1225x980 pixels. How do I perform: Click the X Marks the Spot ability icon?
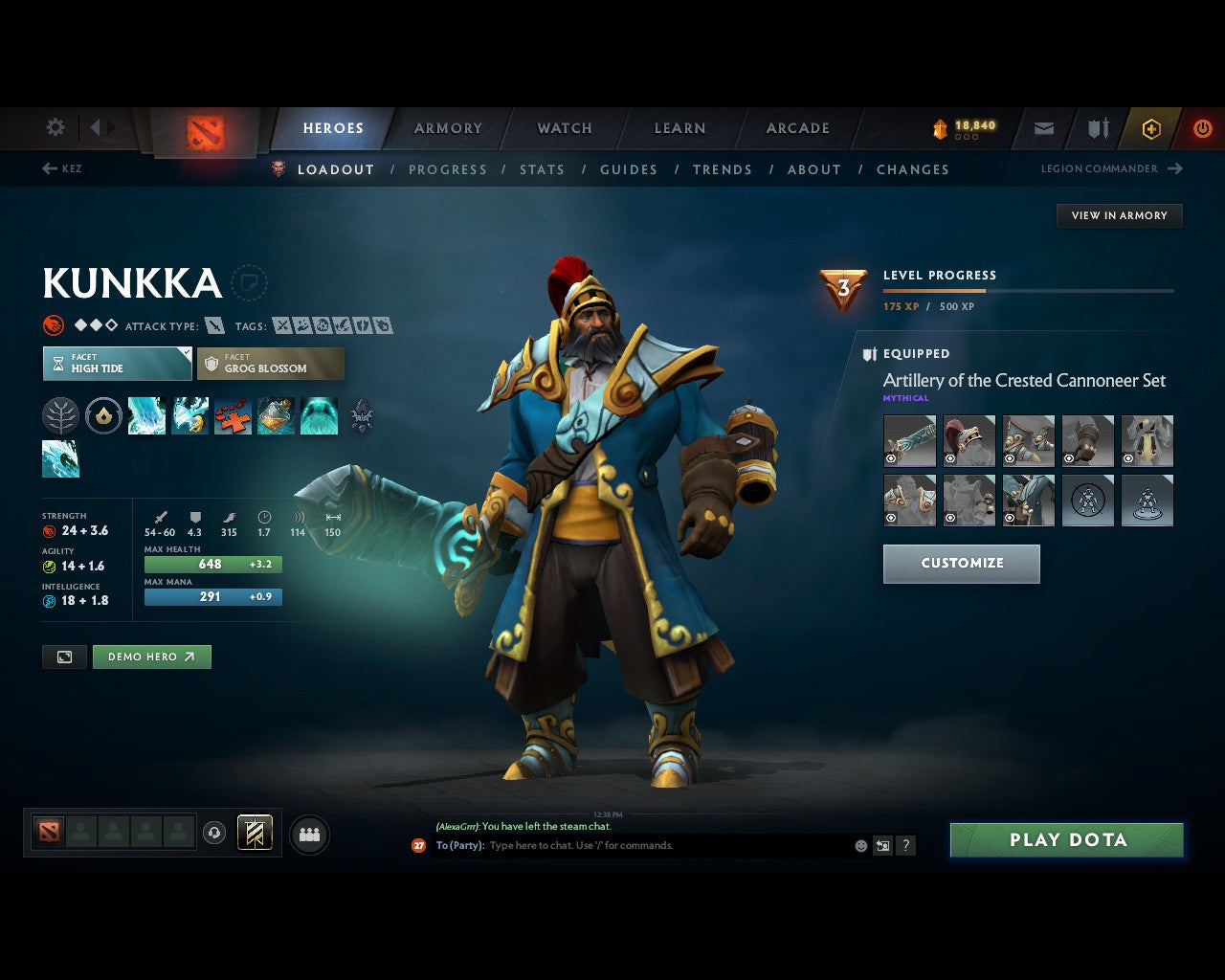(x=233, y=415)
